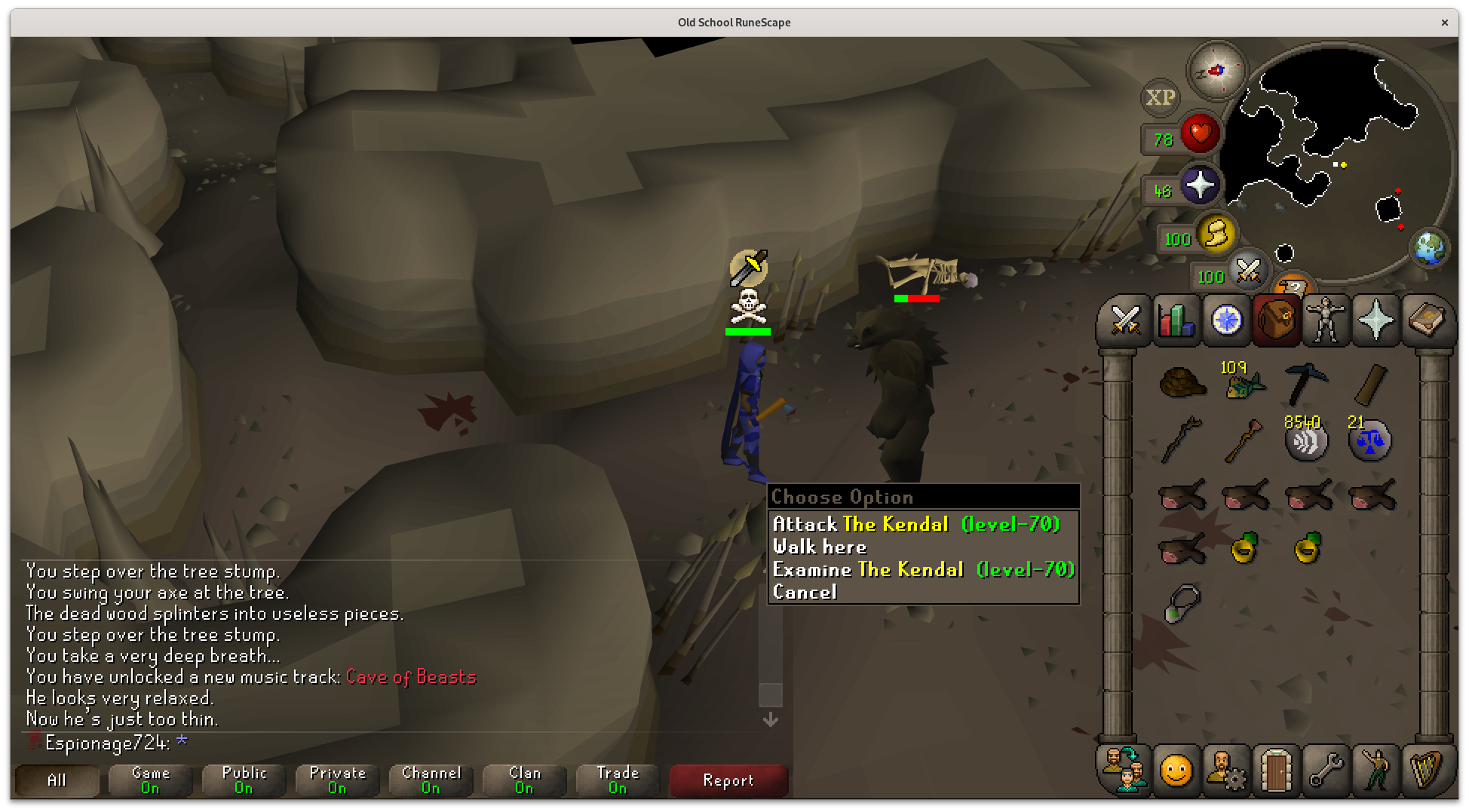Click the compass to face north
The height and width of the screenshot is (812, 1469).
point(1216,71)
